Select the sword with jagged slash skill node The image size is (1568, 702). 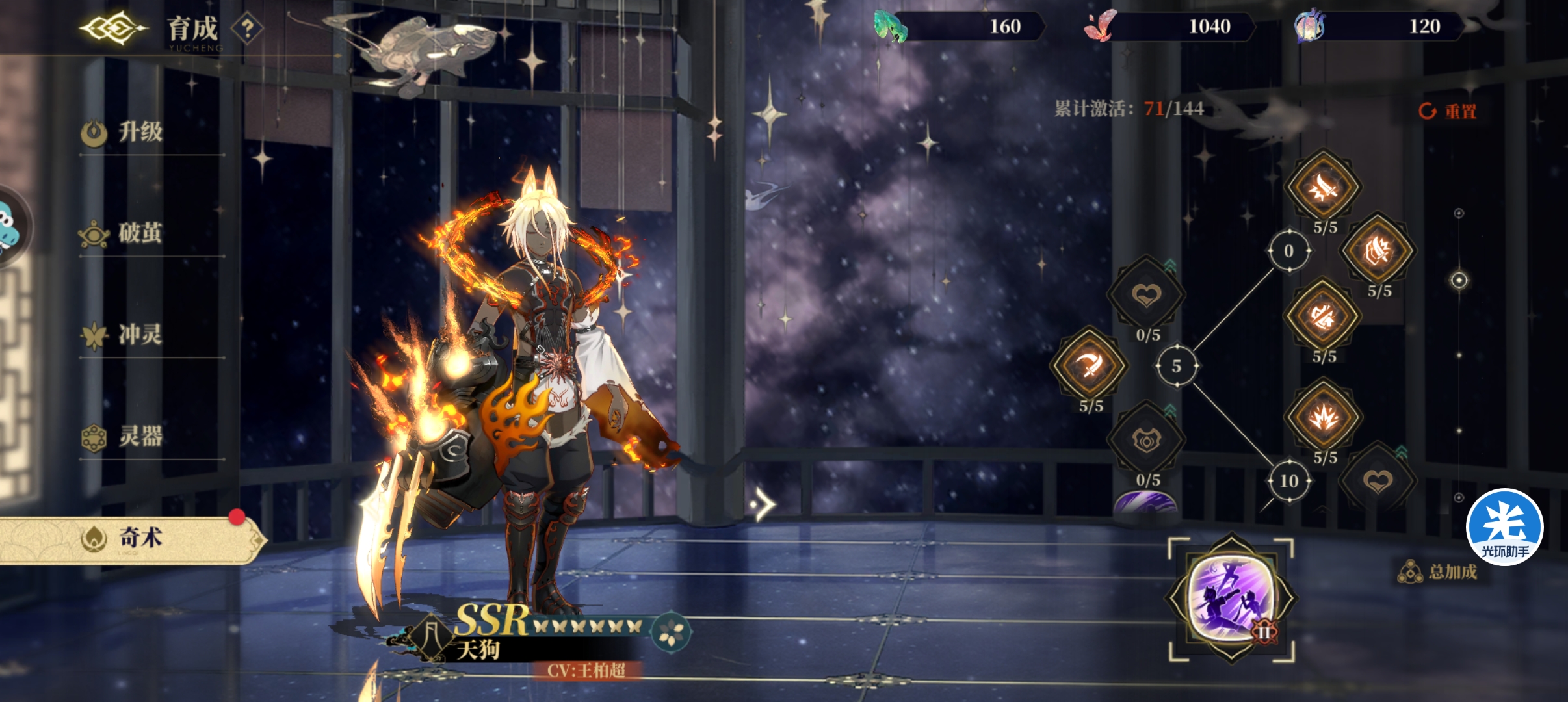coord(1323,188)
